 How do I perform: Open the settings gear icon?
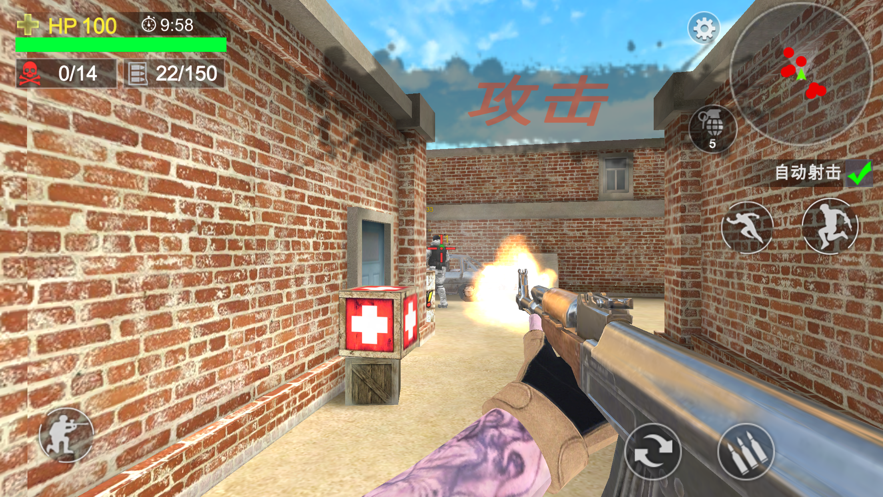tap(704, 28)
